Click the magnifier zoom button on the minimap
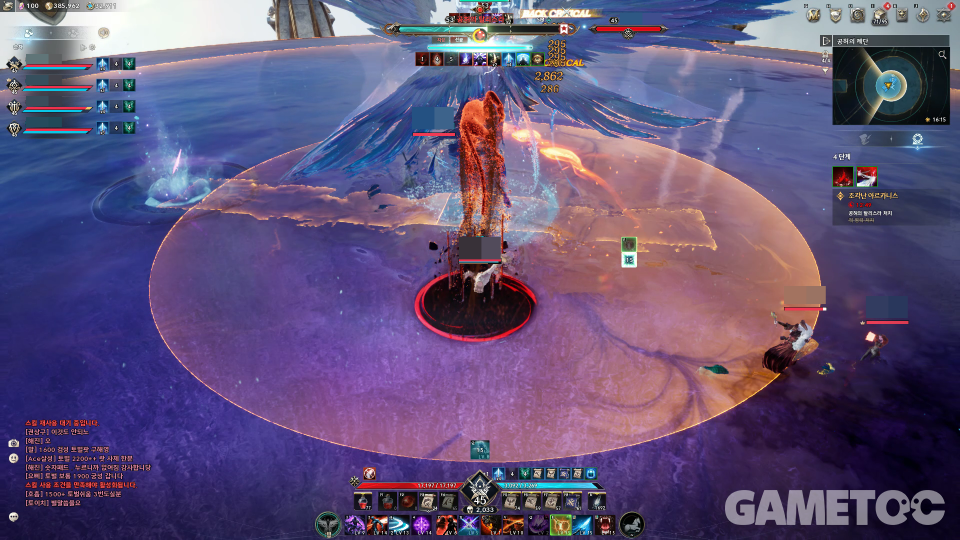This screenshot has width=960, height=540. coord(942,56)
